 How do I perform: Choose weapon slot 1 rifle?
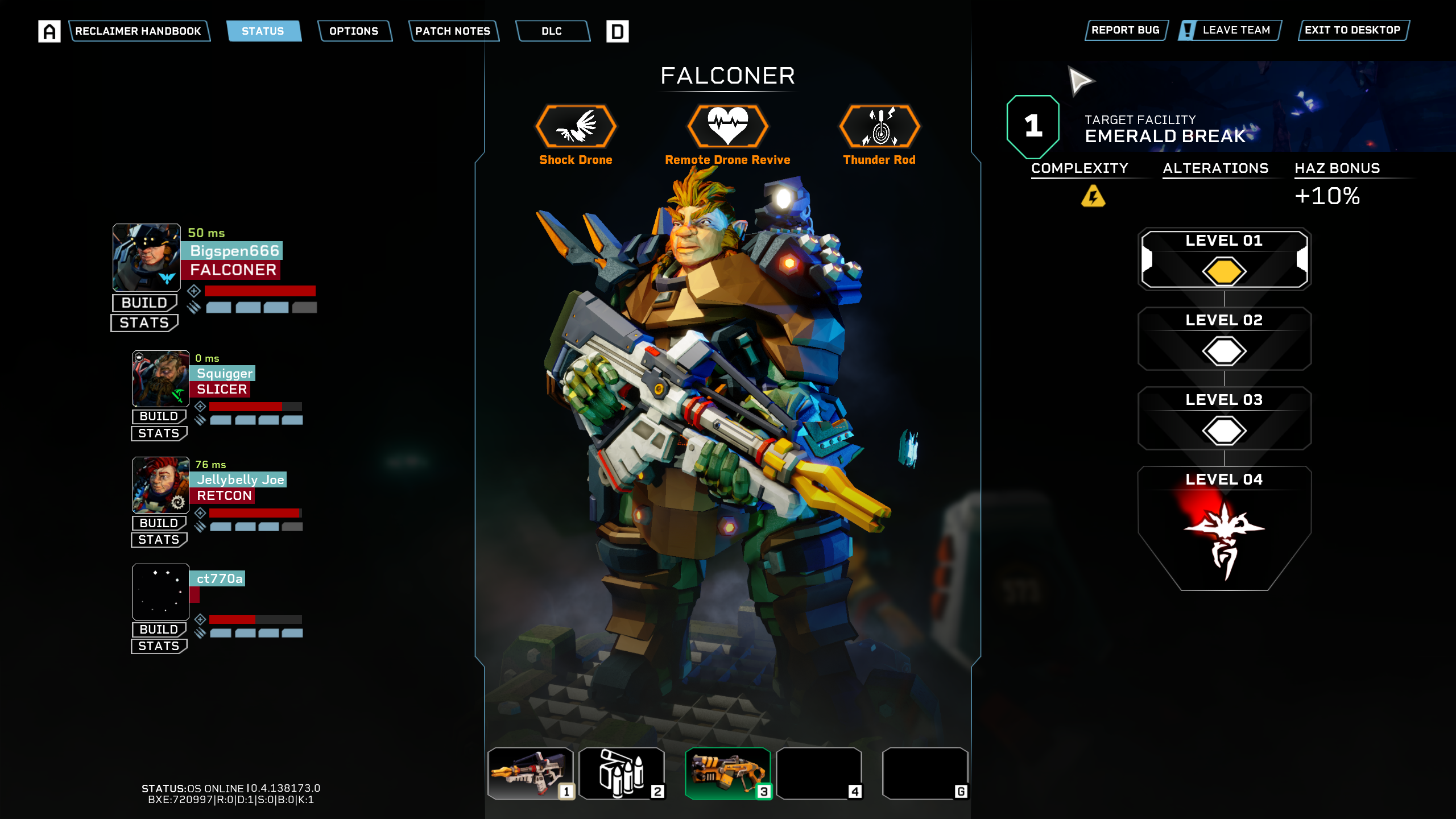[x=530, y=773]
